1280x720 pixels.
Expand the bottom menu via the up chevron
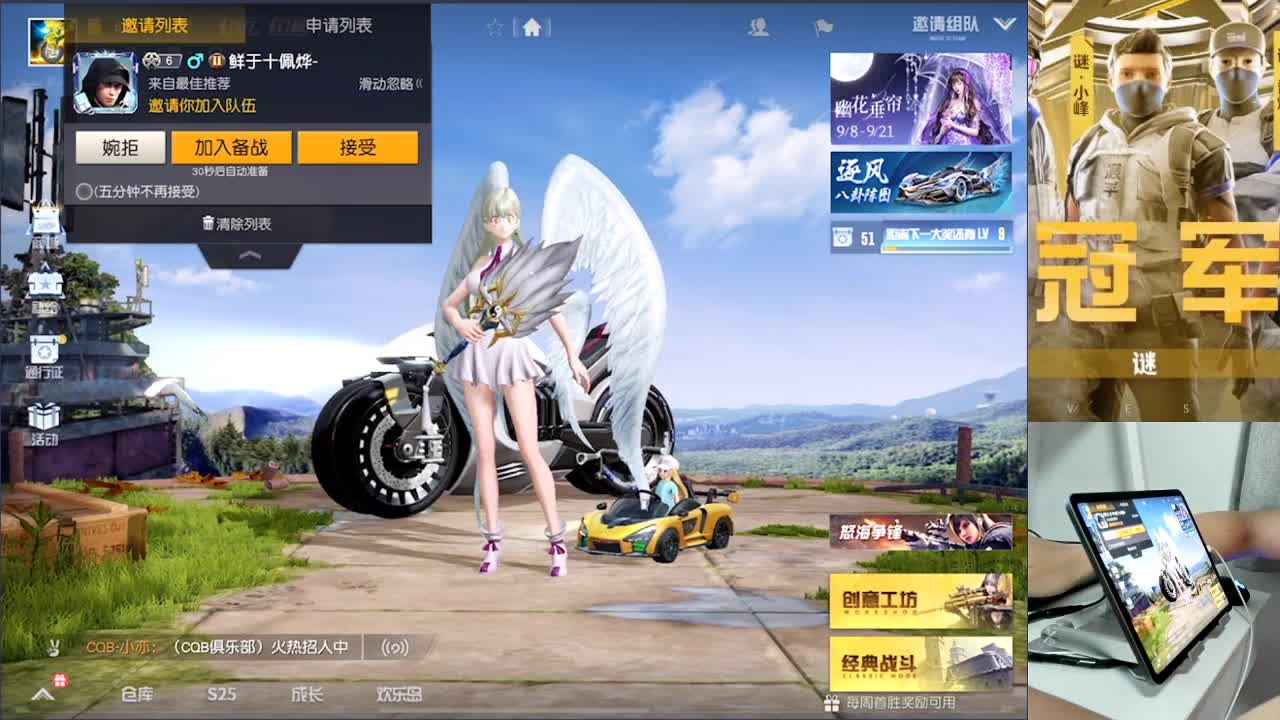[40, 692]
